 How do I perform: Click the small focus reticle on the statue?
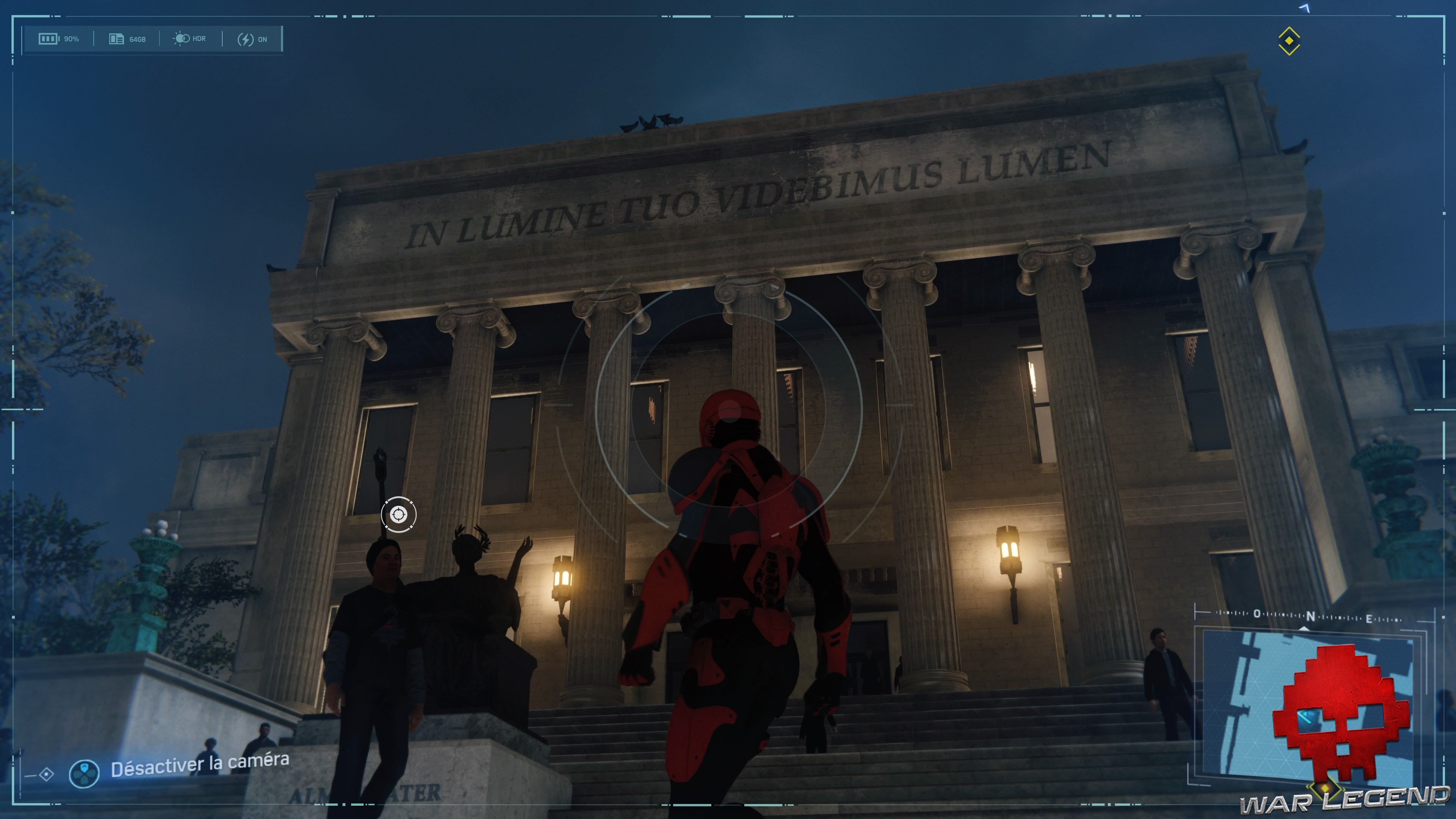(399, 515)
